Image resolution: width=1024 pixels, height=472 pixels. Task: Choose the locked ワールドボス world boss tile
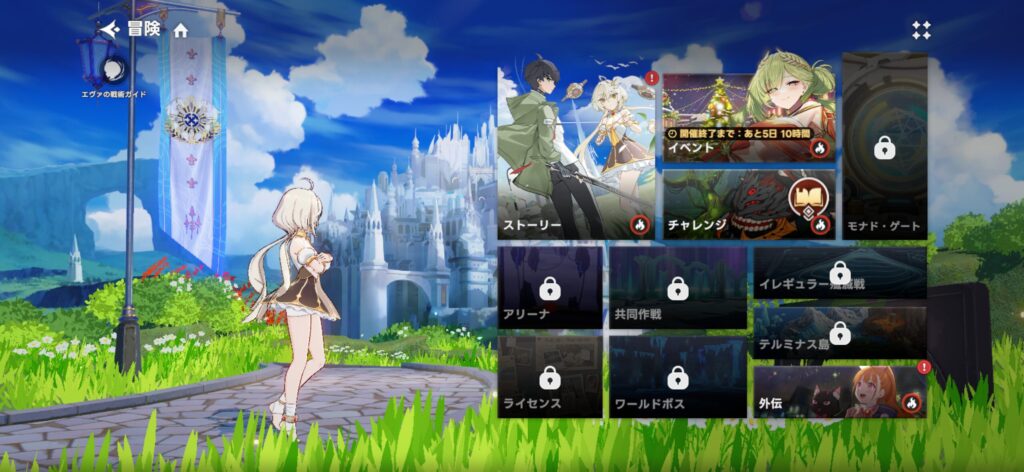click(x=677, y=377)
